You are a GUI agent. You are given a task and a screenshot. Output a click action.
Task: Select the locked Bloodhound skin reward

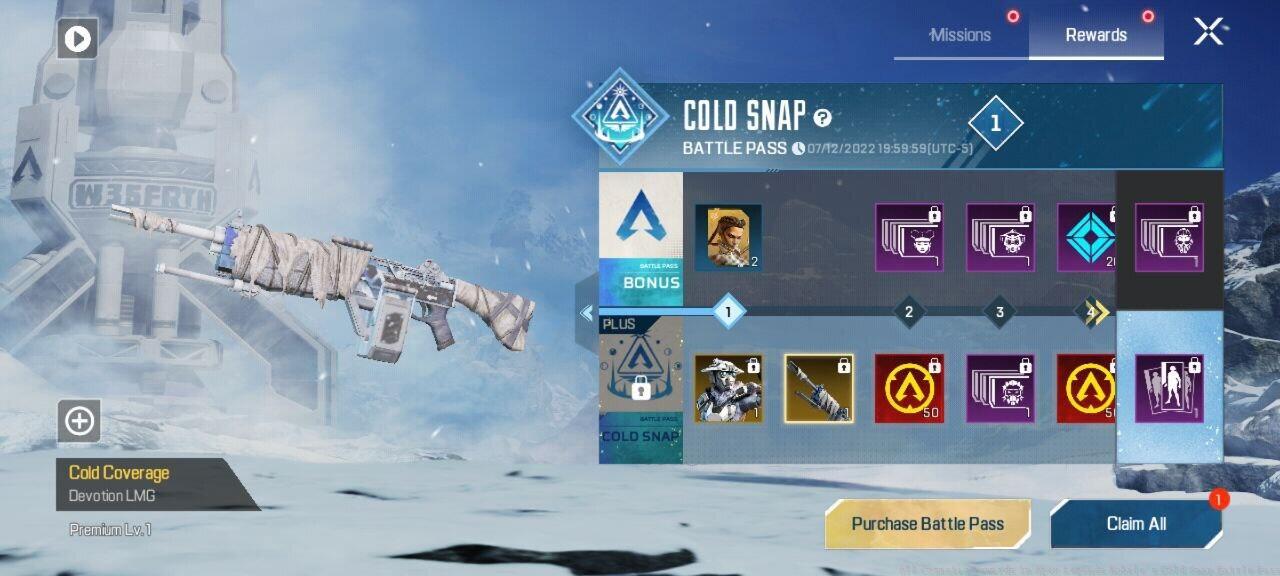tap(728, 388)
